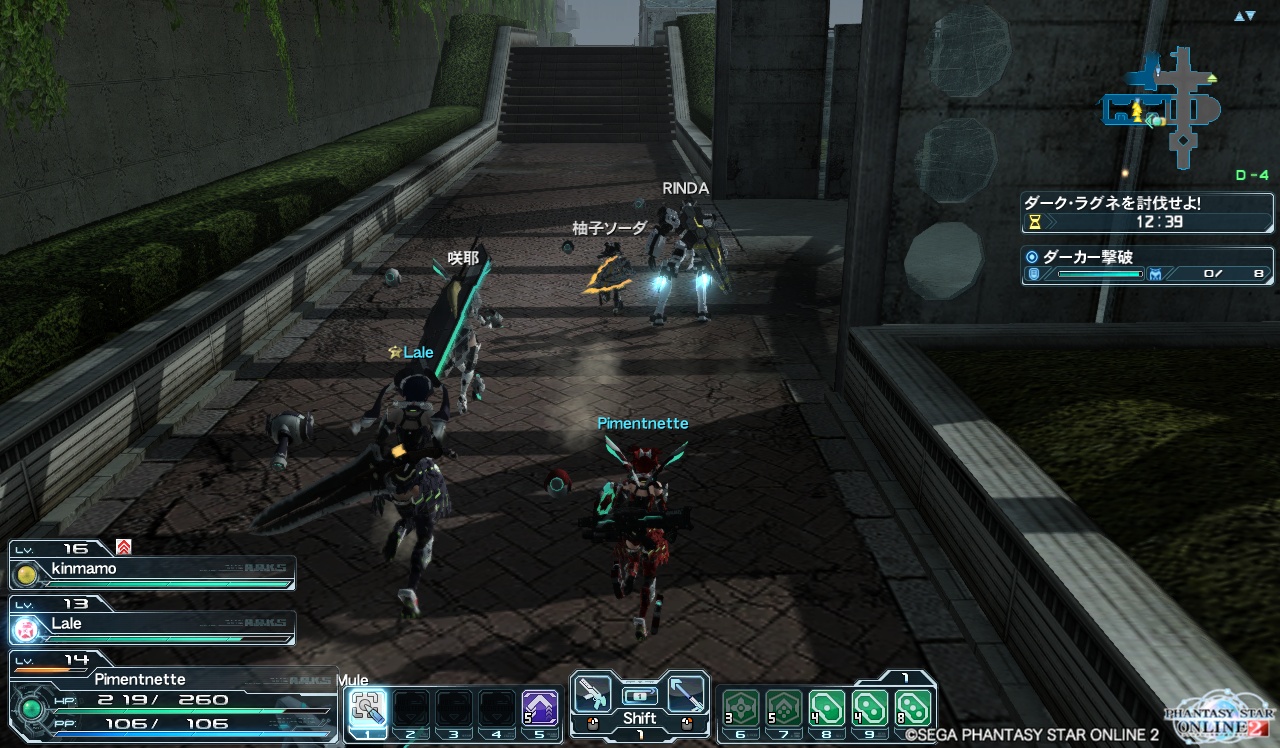Image resolution: width=1280 pixels, height=748 pixels.
Task: Select party member Lale
Action: pos(152,628)
